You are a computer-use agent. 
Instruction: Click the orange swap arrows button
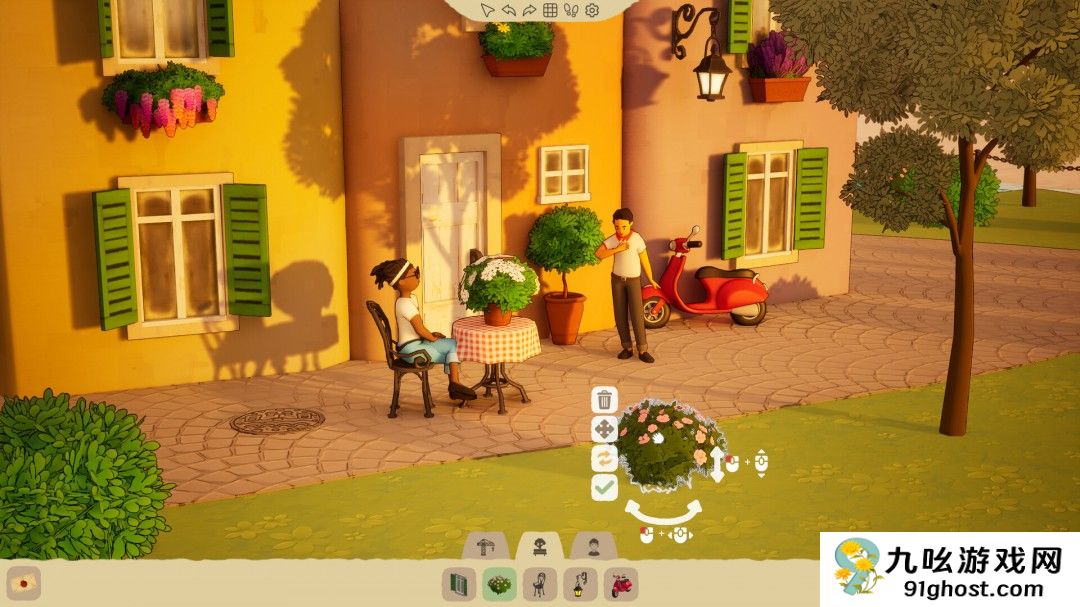pyautogui.click(x=604, y=458)
